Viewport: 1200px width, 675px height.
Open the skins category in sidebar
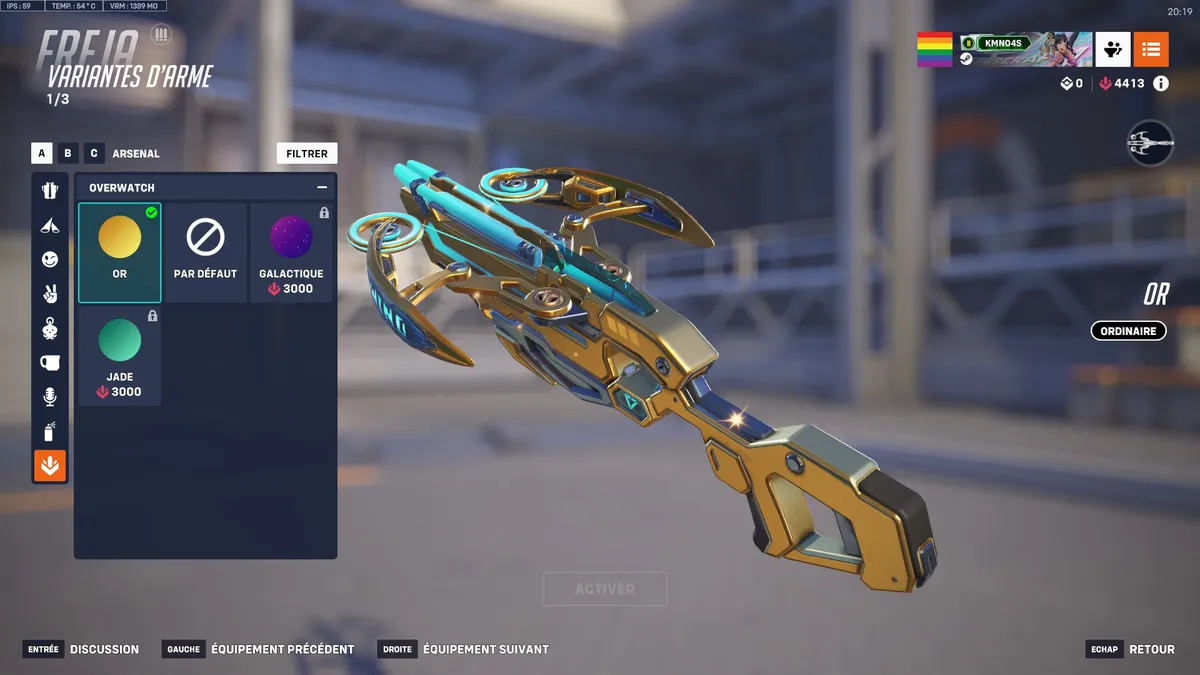(x=50, y=191)
